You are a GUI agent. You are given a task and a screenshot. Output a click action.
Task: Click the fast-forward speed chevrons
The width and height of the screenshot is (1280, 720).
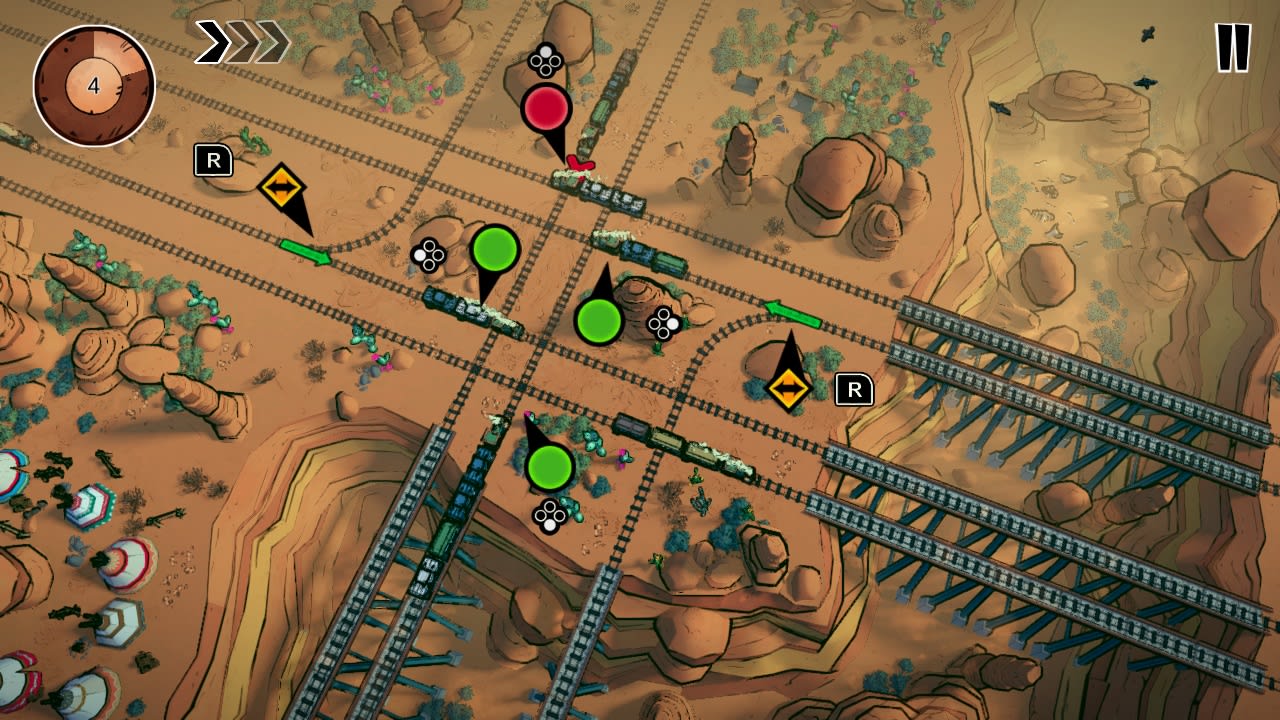pyautogui.click(x=240, y=42)
